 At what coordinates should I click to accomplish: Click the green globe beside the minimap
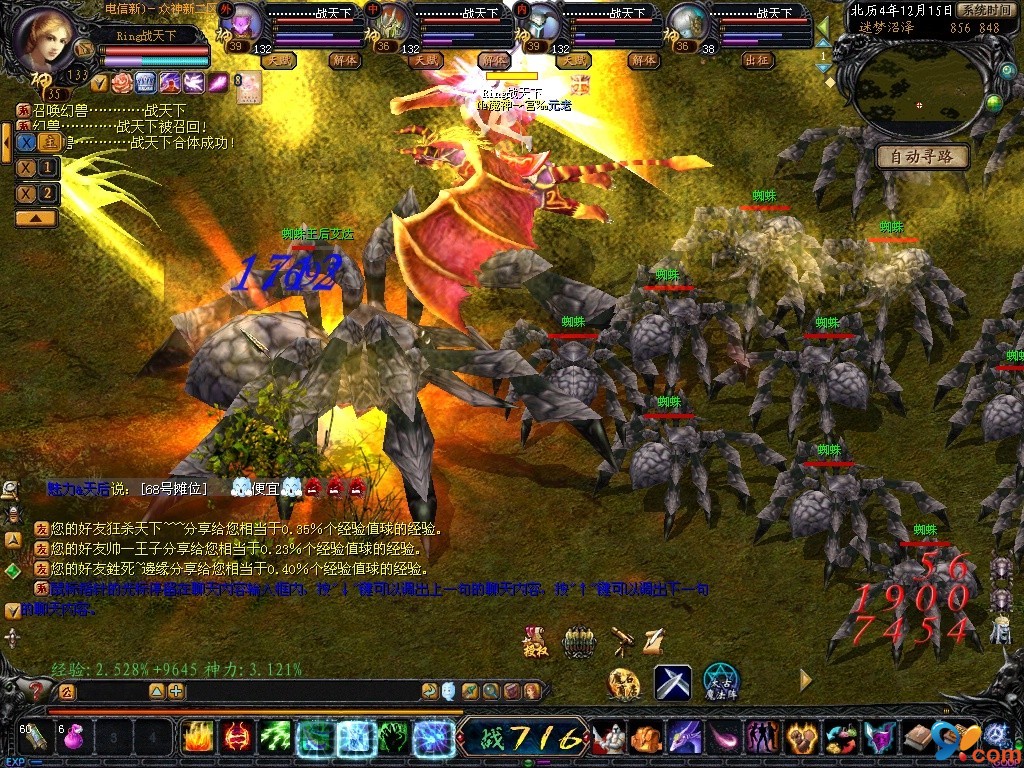tap(993, 103)
